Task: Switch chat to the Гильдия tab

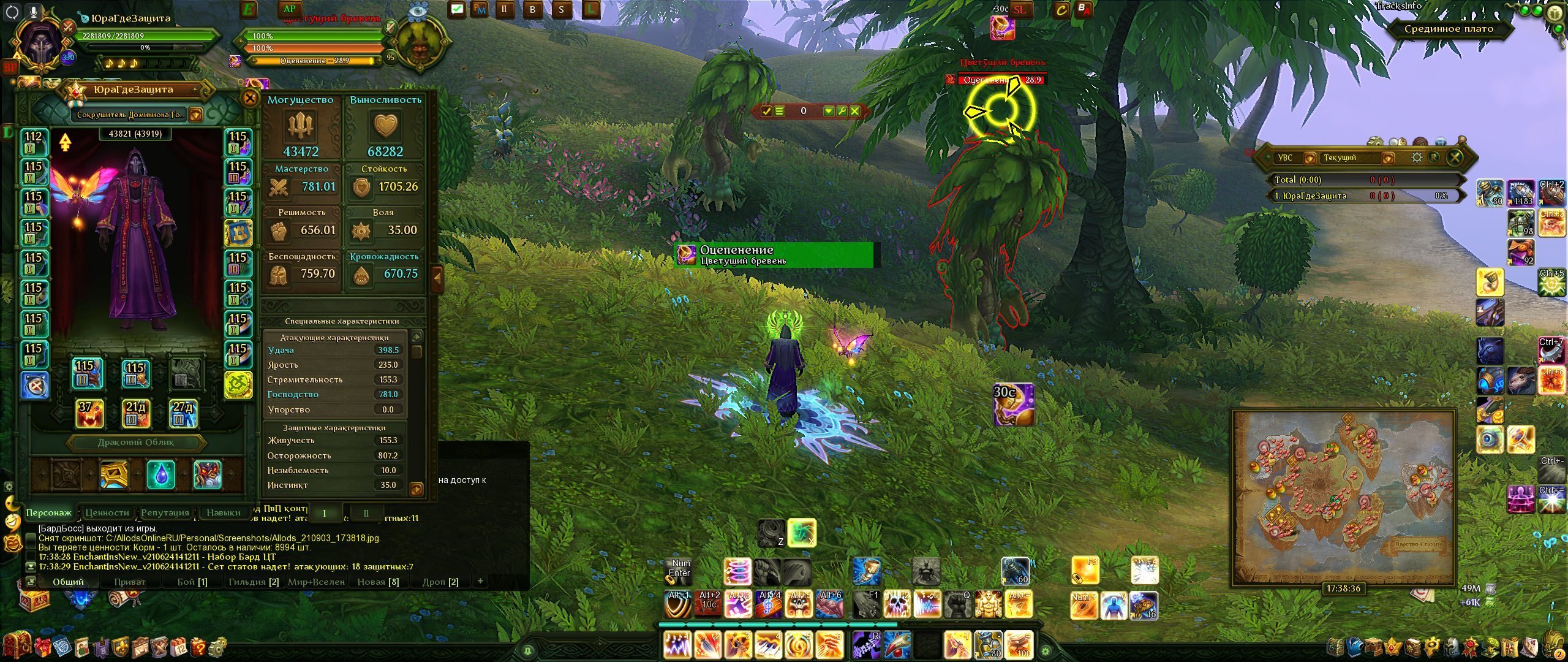Action: click(253, 582)
